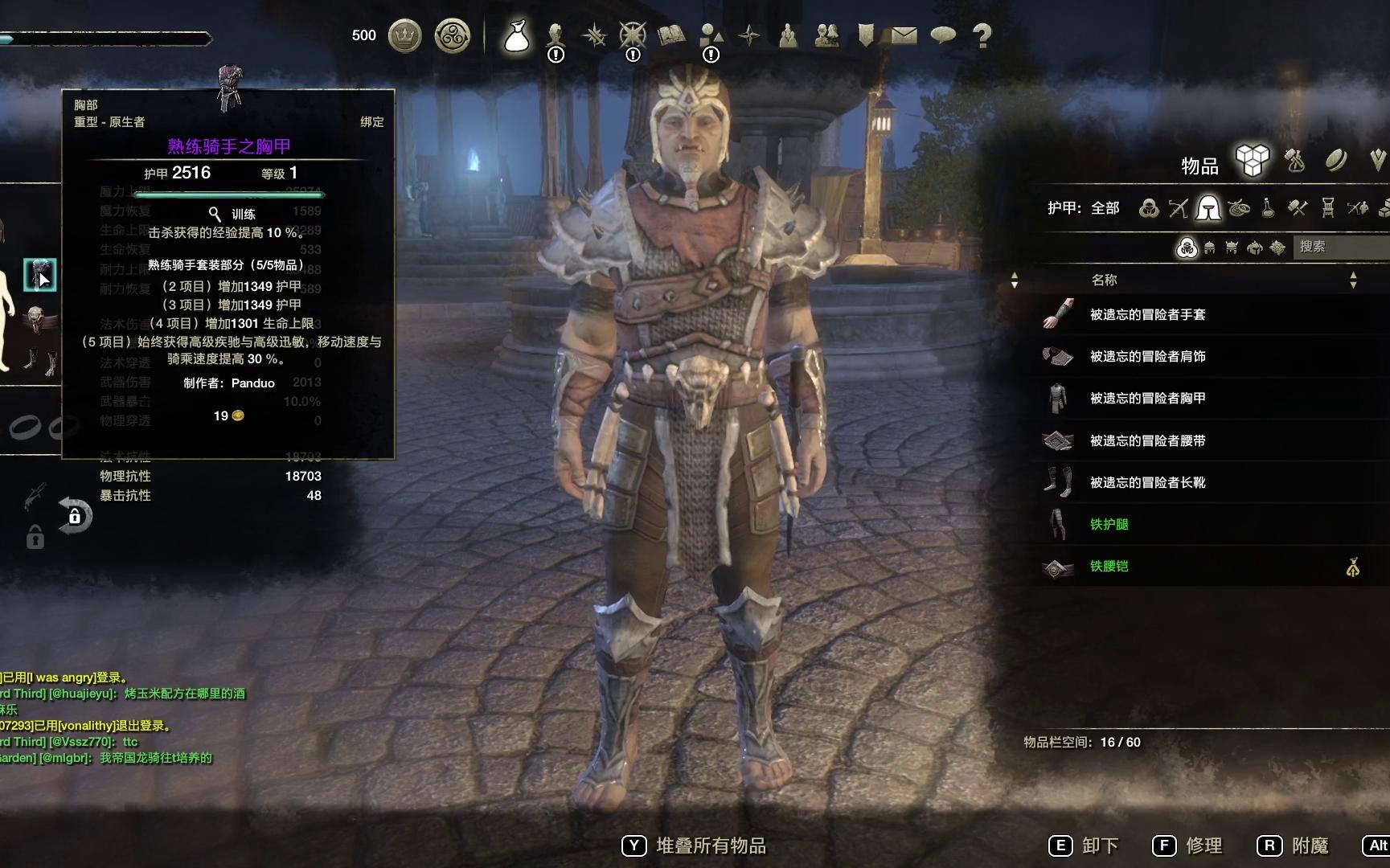This screenshot has height=868, width=1390.
Task: Open the chat speech bubble menu
Action: tap(942, 35)
